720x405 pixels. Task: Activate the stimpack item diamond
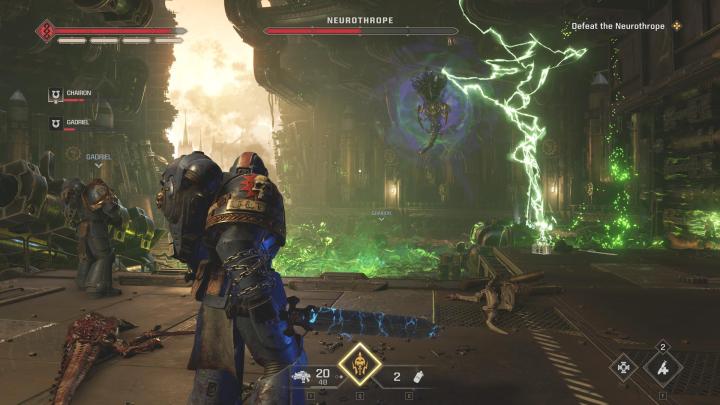tap(663, 368)
